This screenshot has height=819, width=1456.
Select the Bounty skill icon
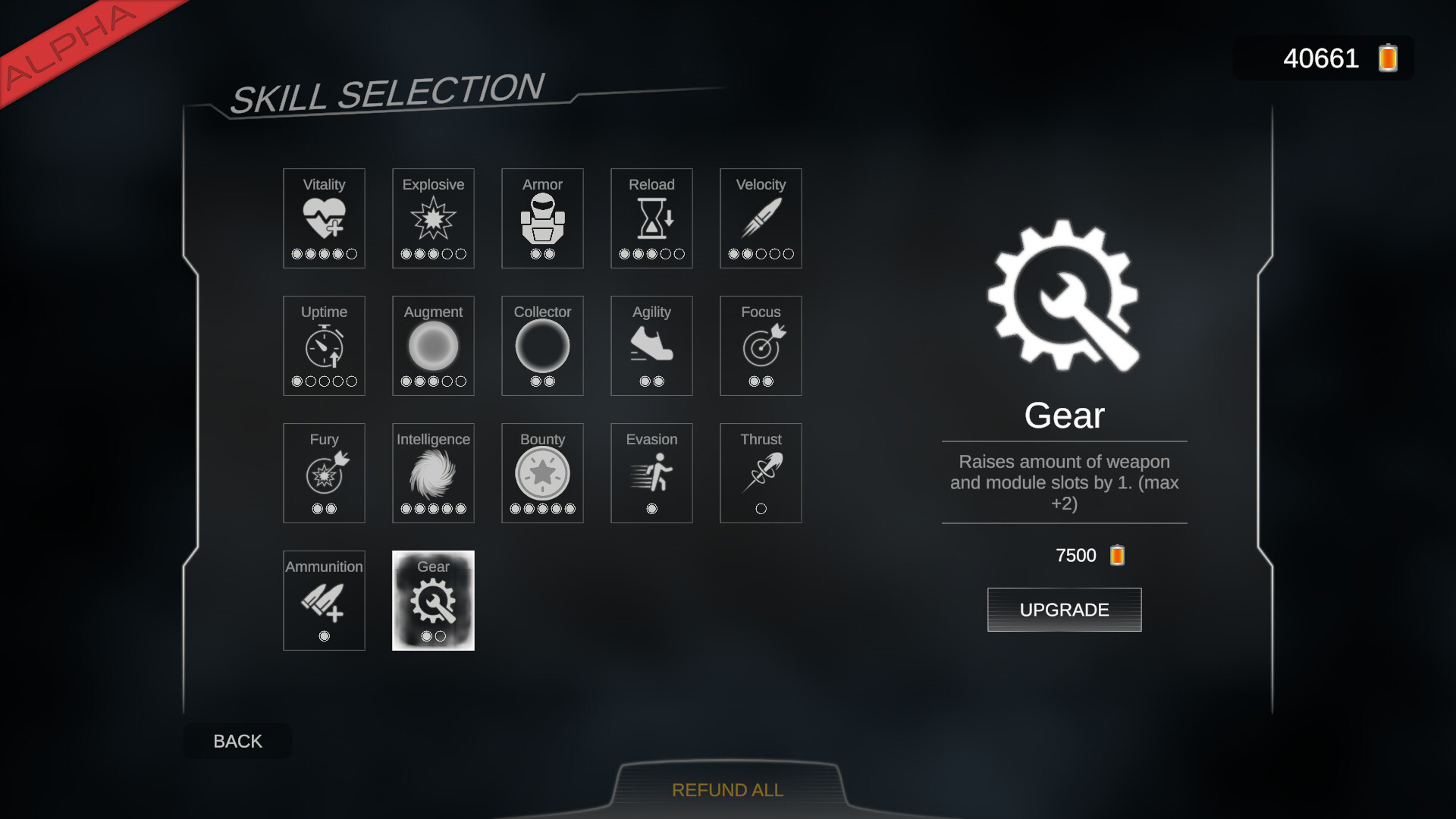pos(541,473)
